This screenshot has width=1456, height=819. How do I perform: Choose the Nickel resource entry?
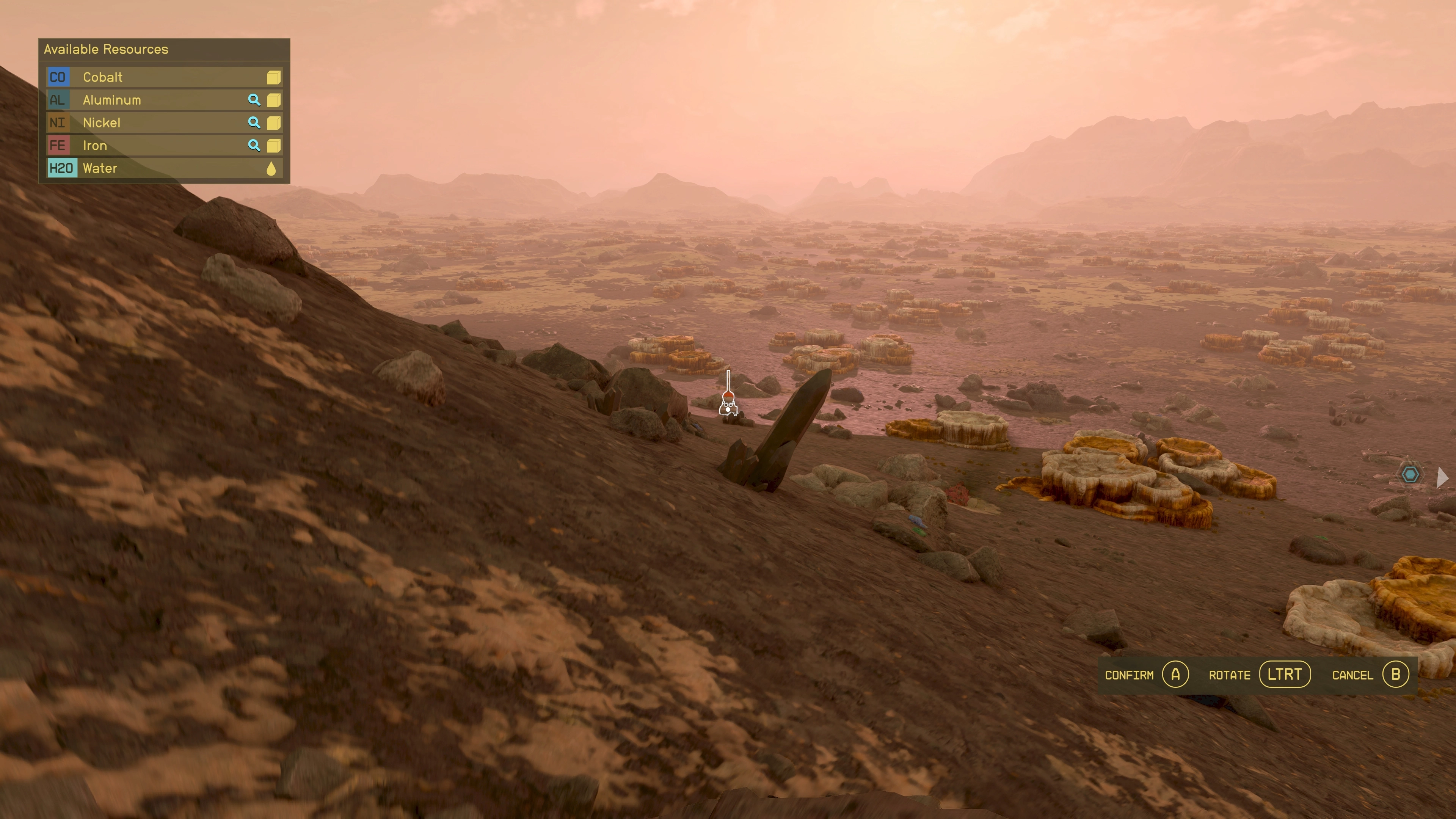pyautogui.click(x=164, y=122)
